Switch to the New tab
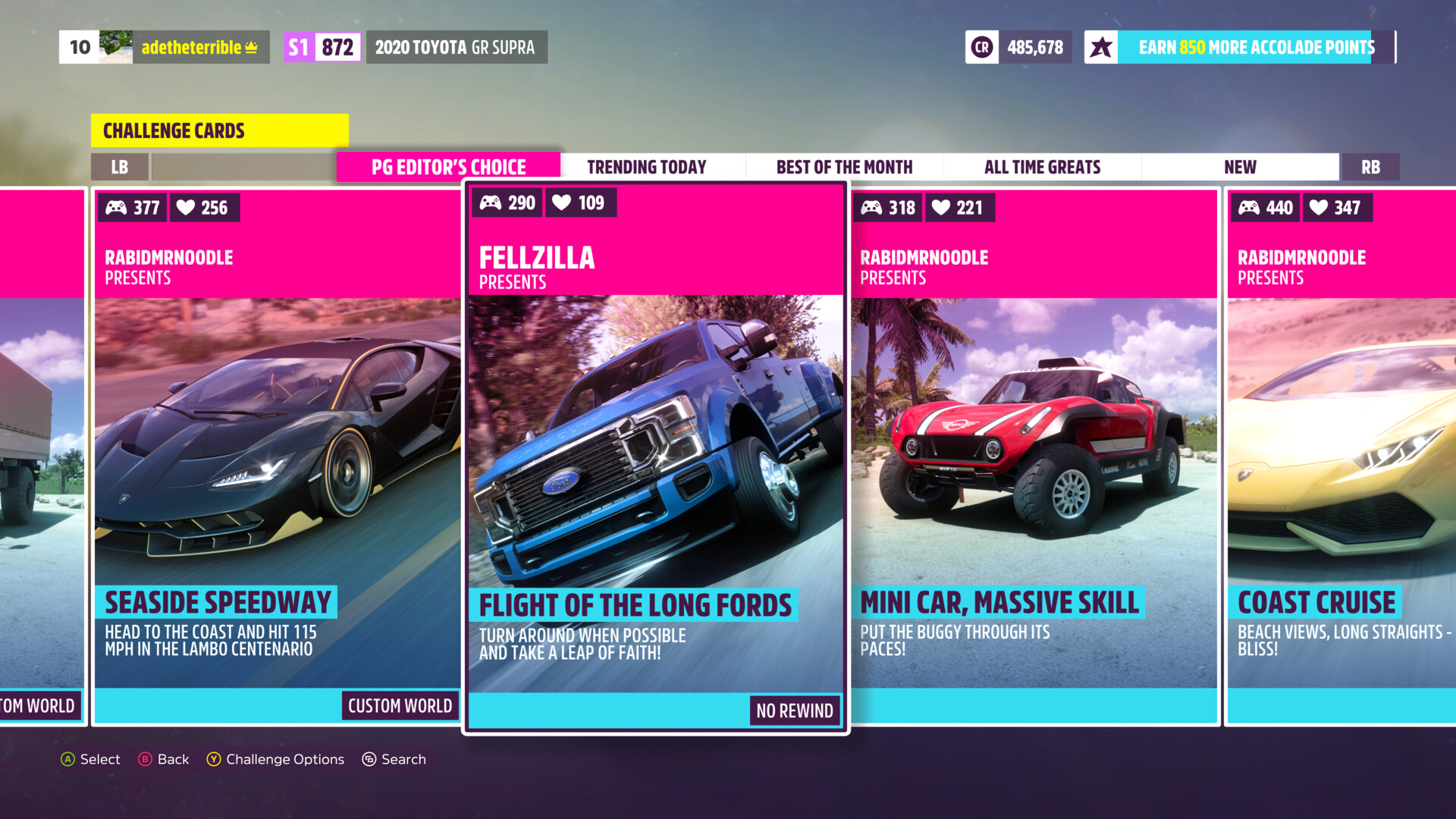This screenshot has height=819, width=1456. (1240, 167)
